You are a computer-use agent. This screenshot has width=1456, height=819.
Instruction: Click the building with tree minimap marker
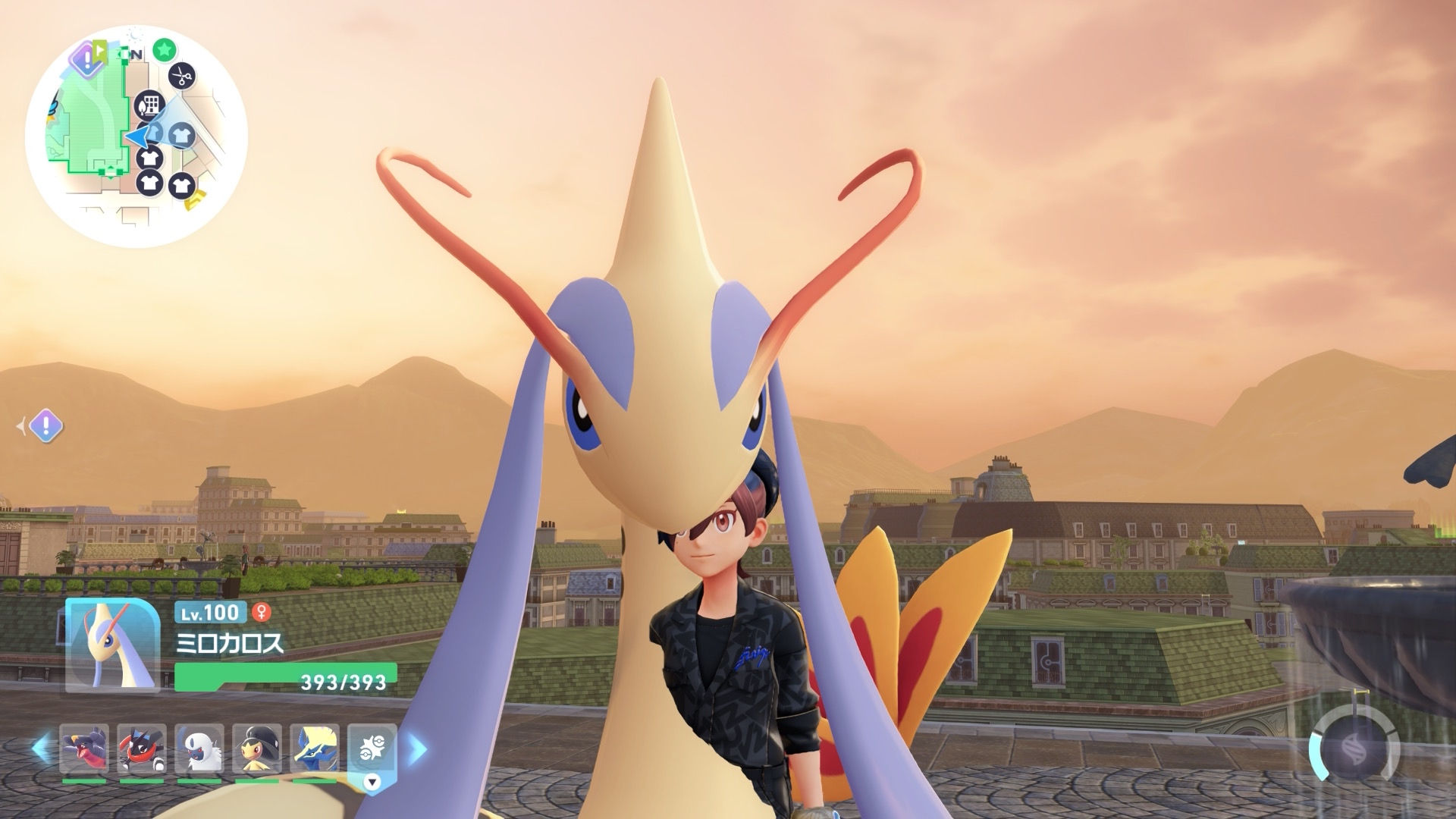click(149, 105)
